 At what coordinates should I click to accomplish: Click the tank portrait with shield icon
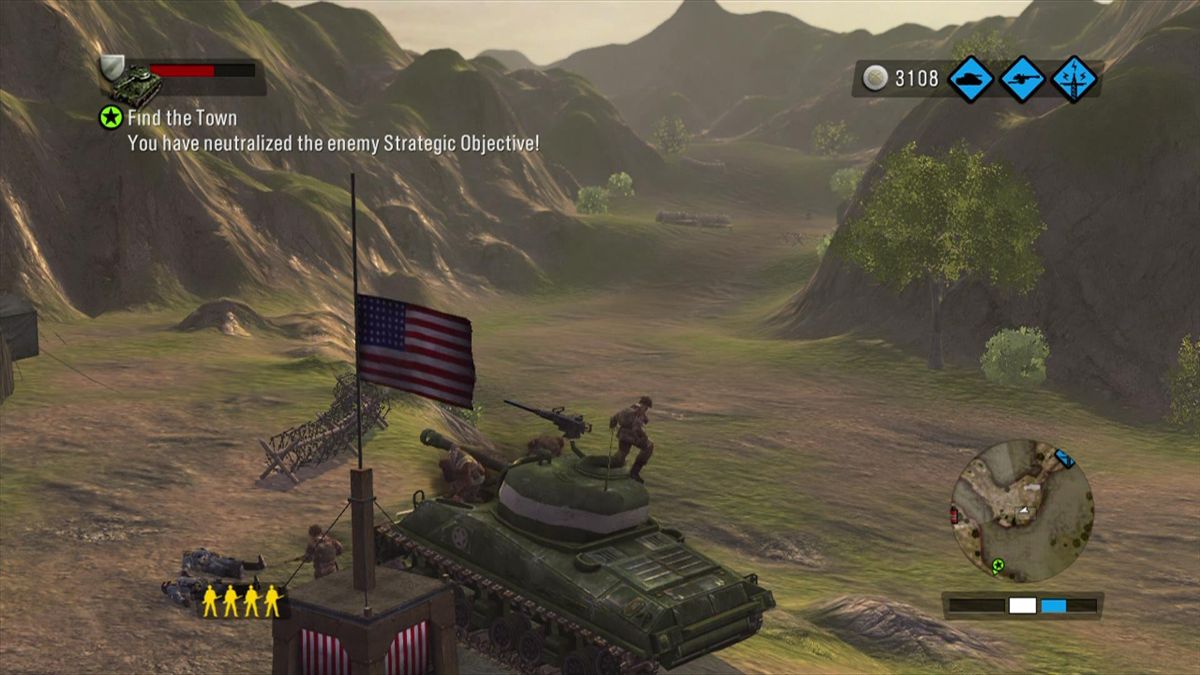pos(130,80)
